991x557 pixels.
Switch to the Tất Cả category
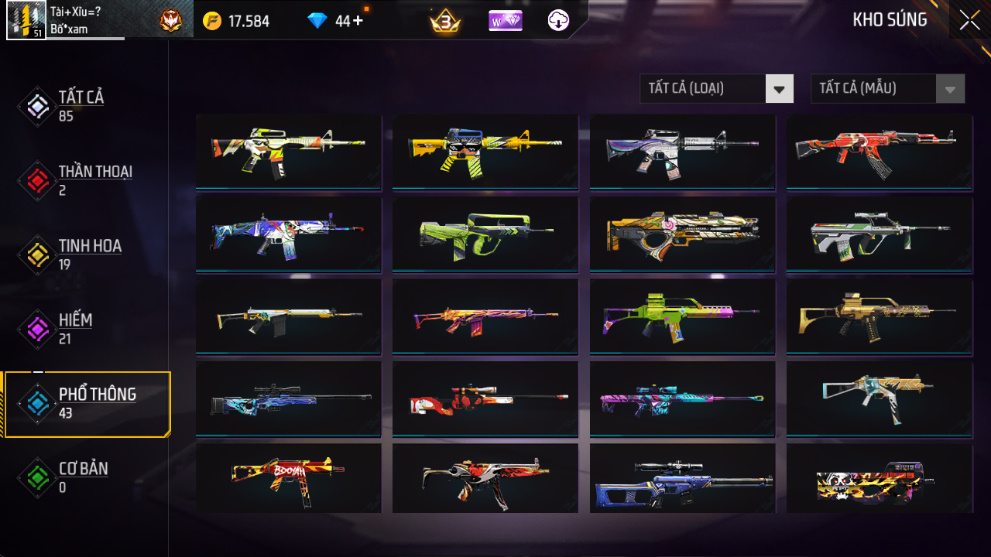click(80, 105)
